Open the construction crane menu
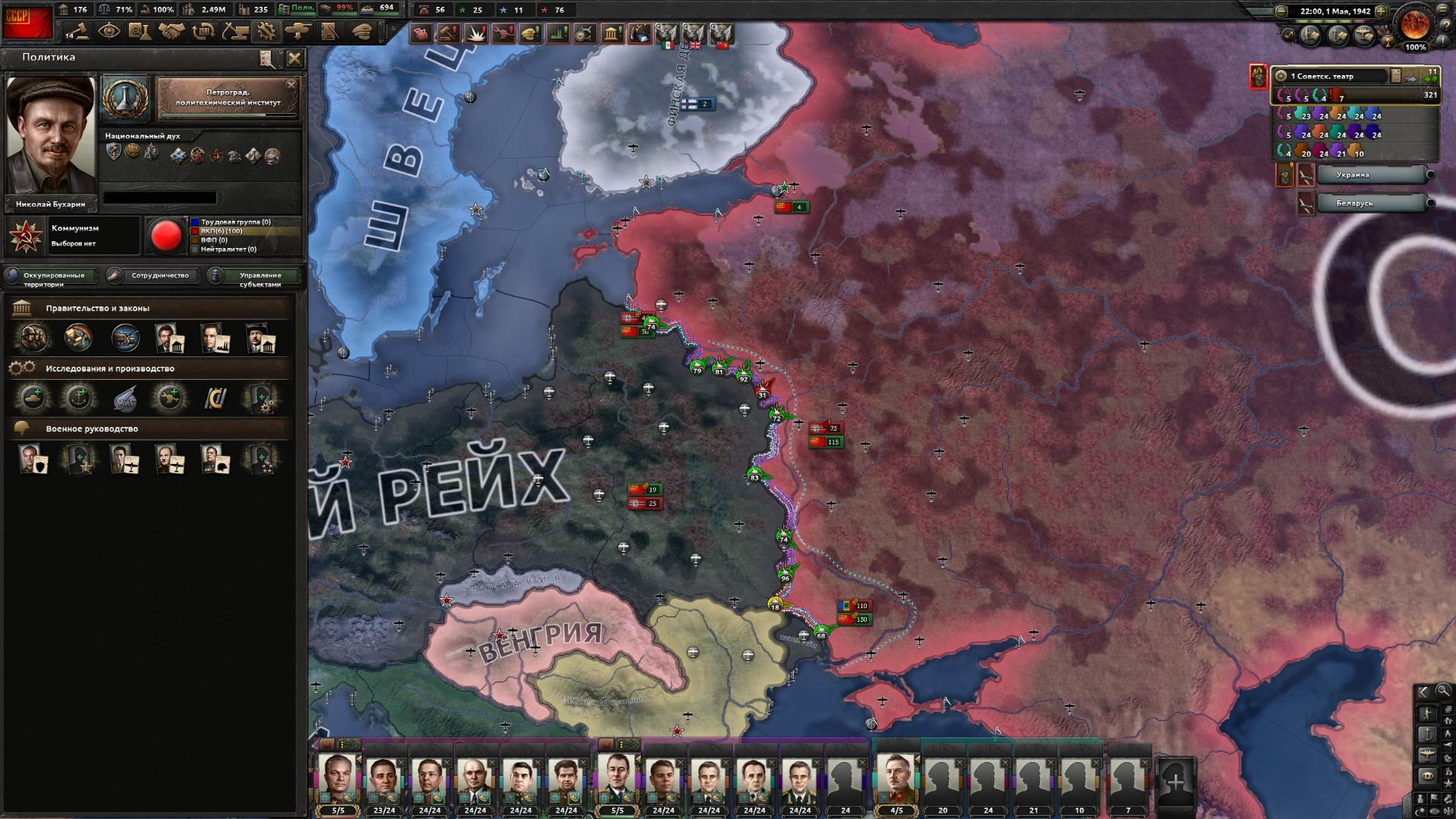Screen dimensions: 1456x819 click(x=234, y=32)
